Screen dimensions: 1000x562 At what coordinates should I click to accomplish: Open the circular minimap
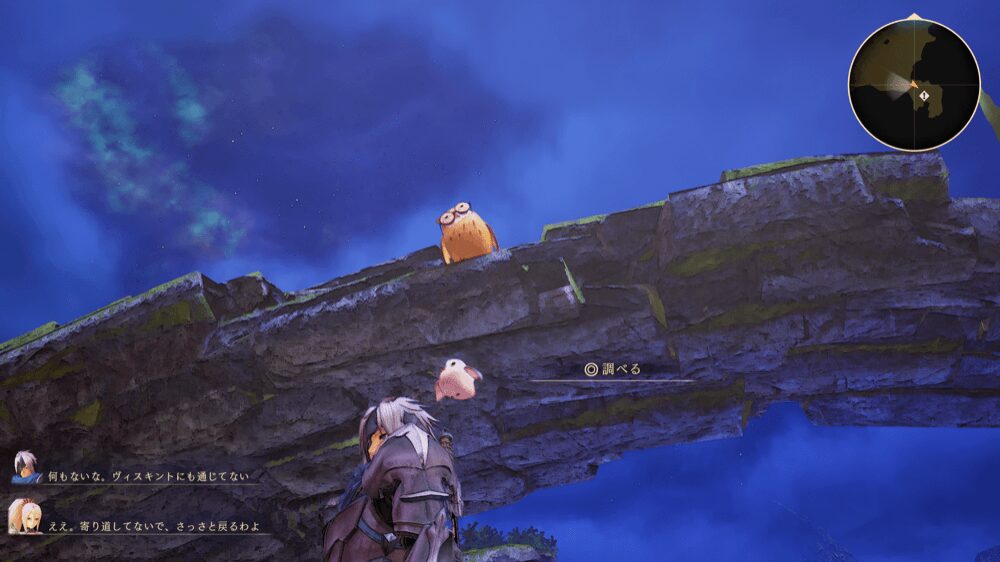coord(913,84)
